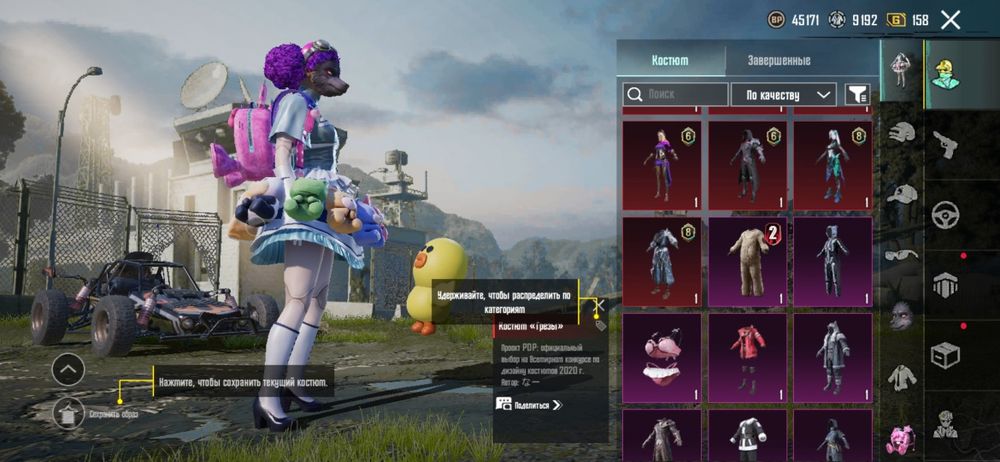The image size is (1000, 462).
Task: Expand the round up-arrow button
Action: tap(68, 370)
